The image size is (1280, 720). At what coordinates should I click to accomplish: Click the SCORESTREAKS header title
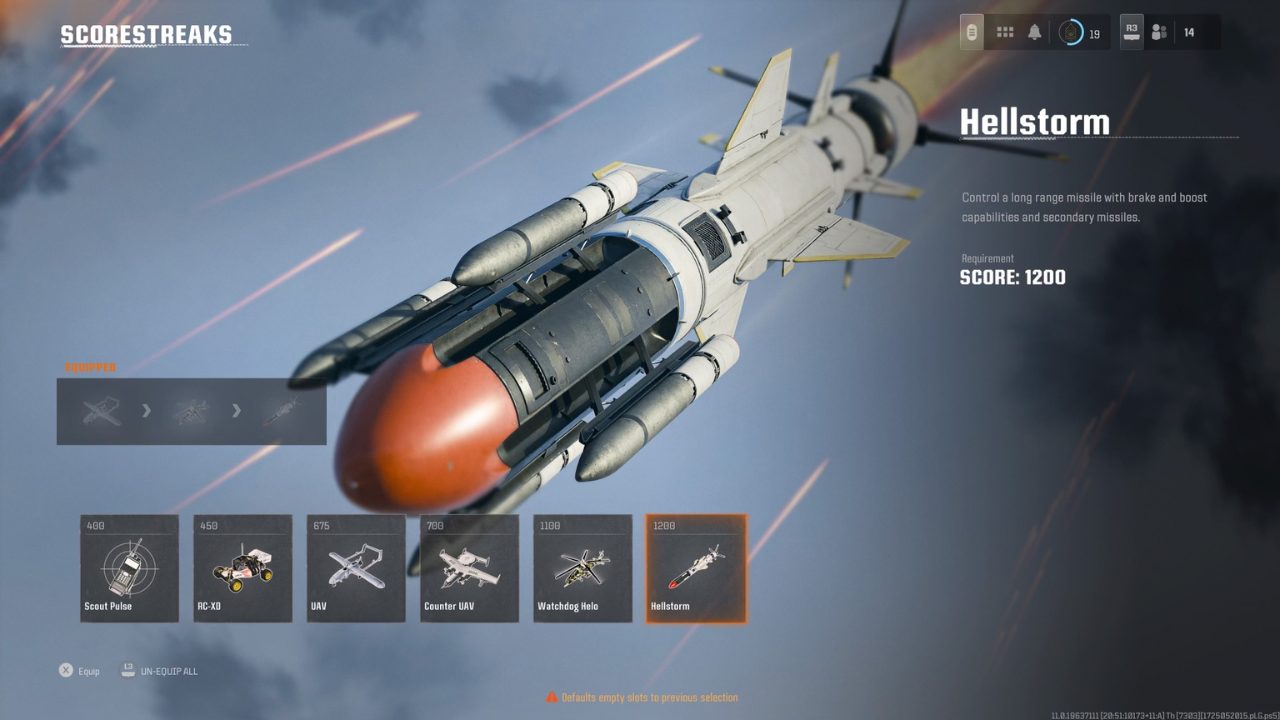point(146,33)
